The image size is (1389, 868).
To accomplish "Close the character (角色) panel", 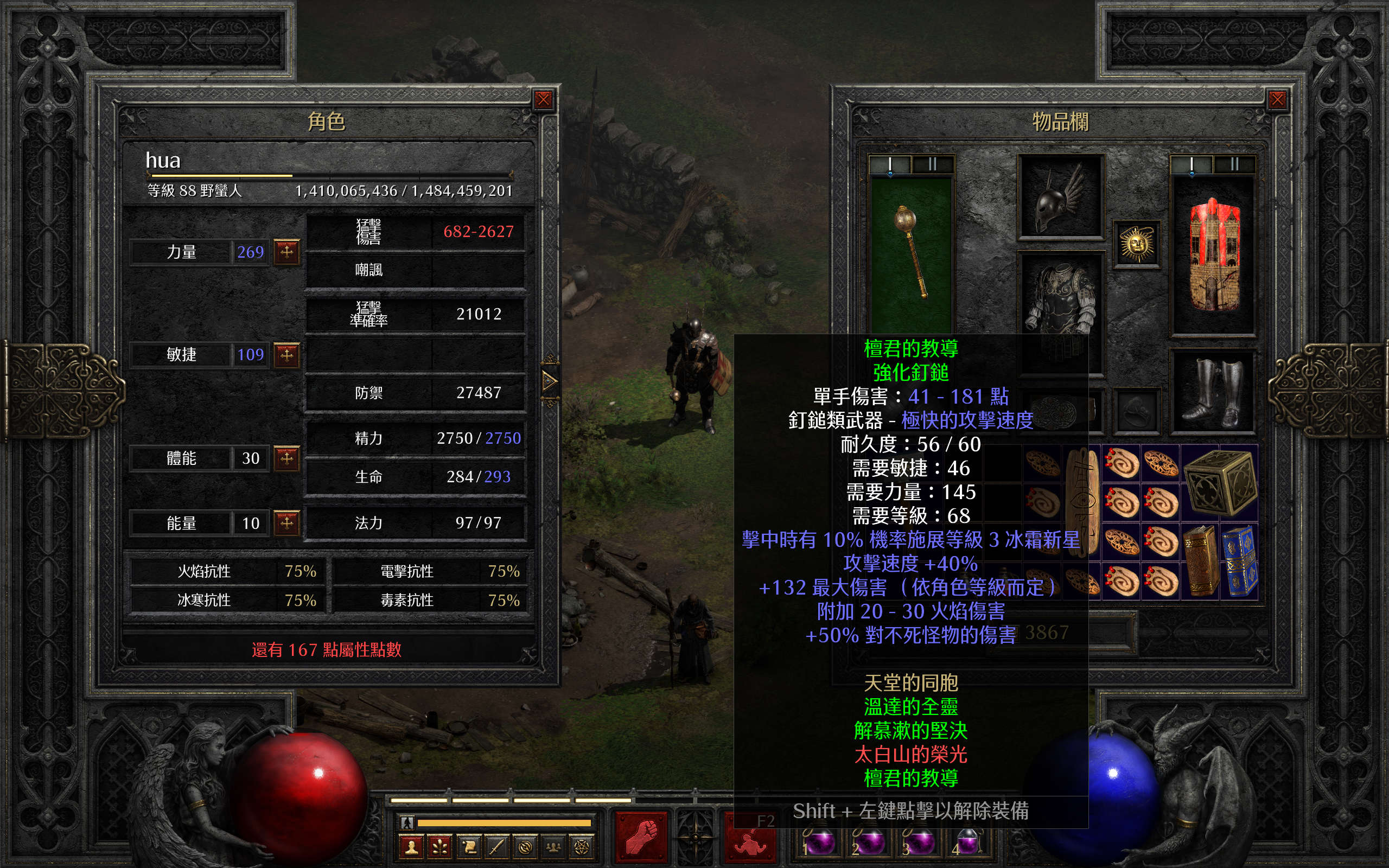I will 543,100.
